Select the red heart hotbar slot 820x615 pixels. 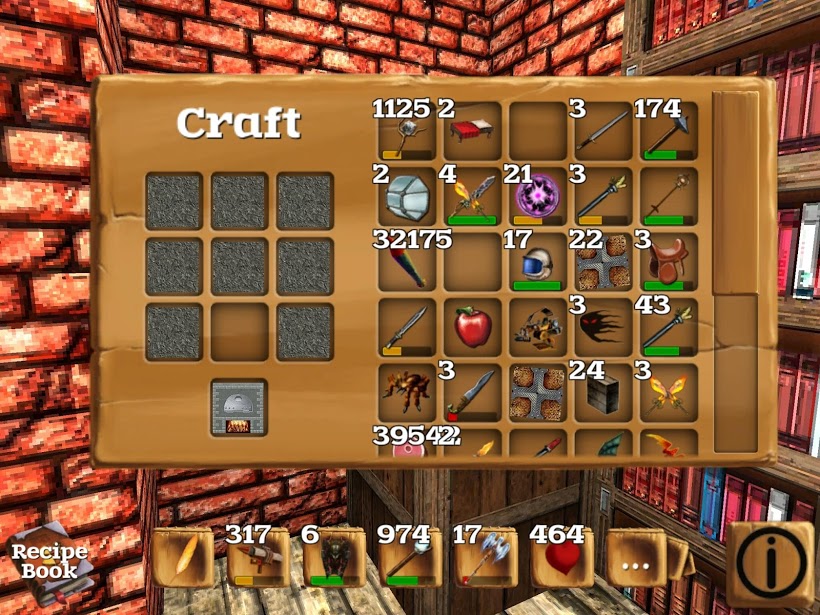(x=560, y=562)
